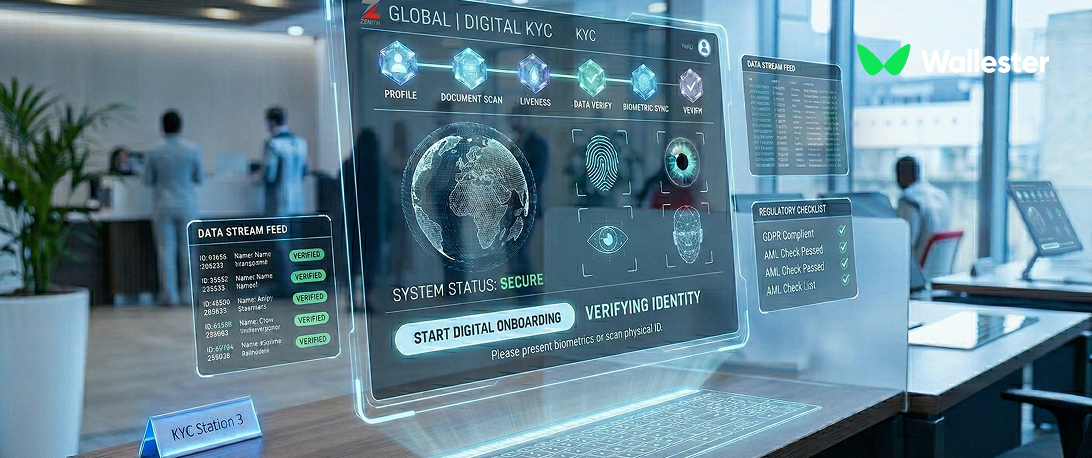The height and width of the screenshot is (458, 1092).
Task: Click the user account icon
Action: [704, 47]
